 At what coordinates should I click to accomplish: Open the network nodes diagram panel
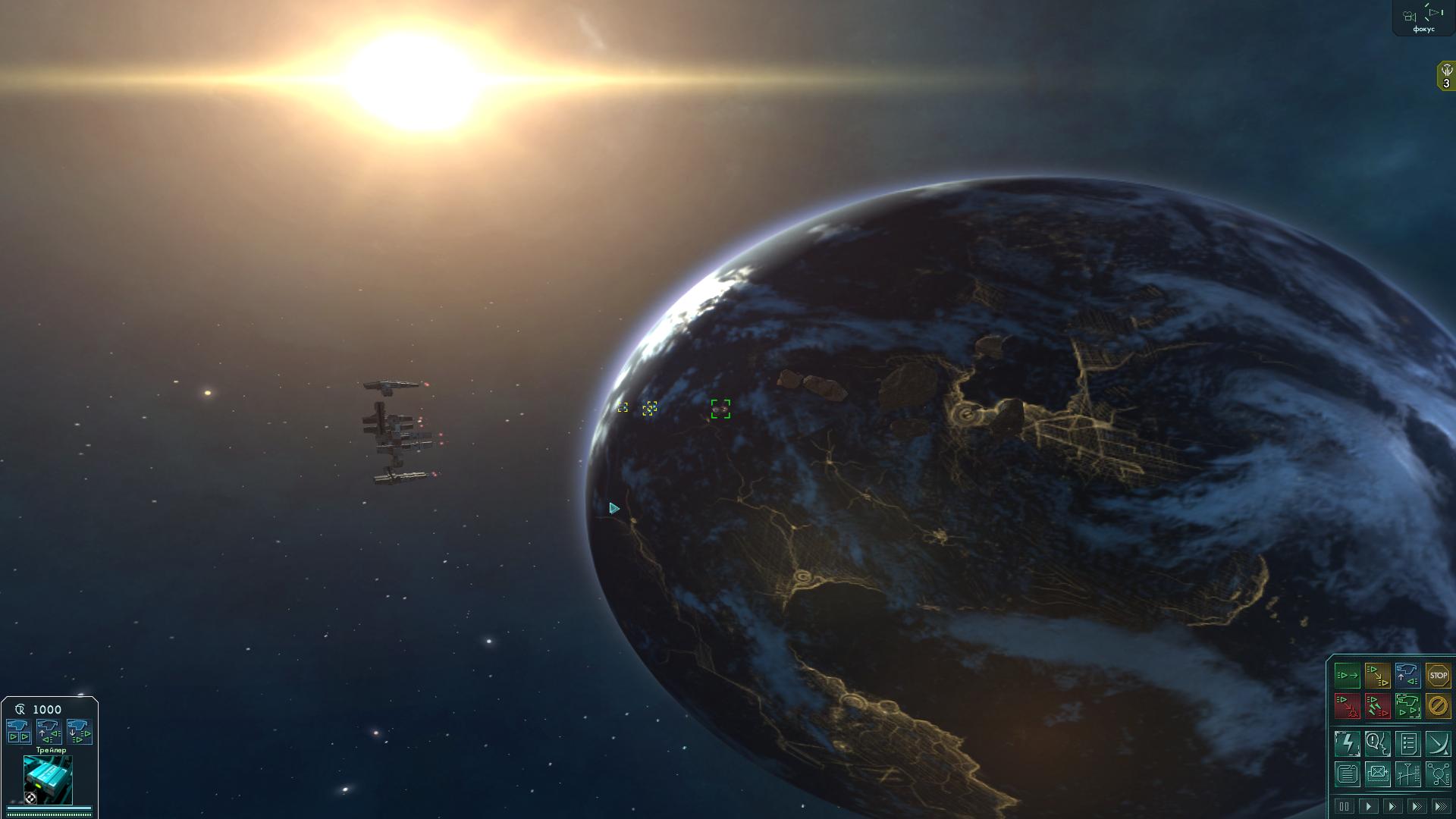(1438, 774)
